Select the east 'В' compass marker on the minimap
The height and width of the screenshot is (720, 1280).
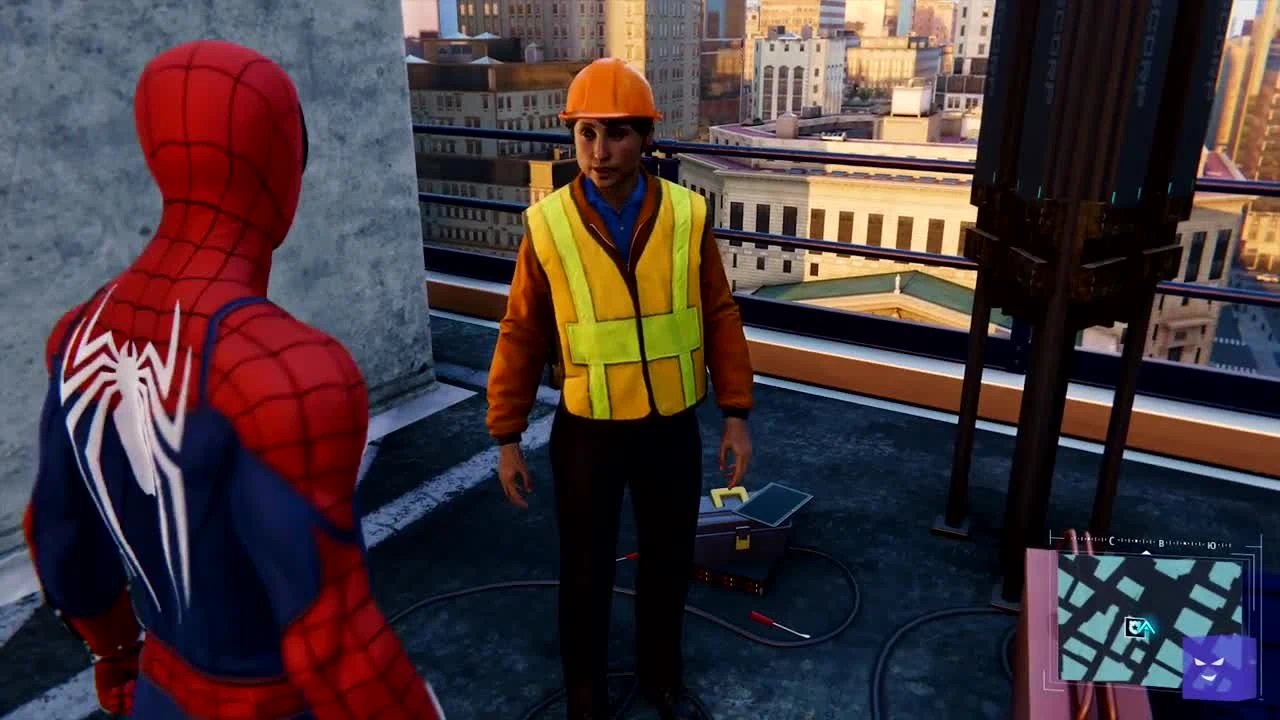tap(1161, 543)
